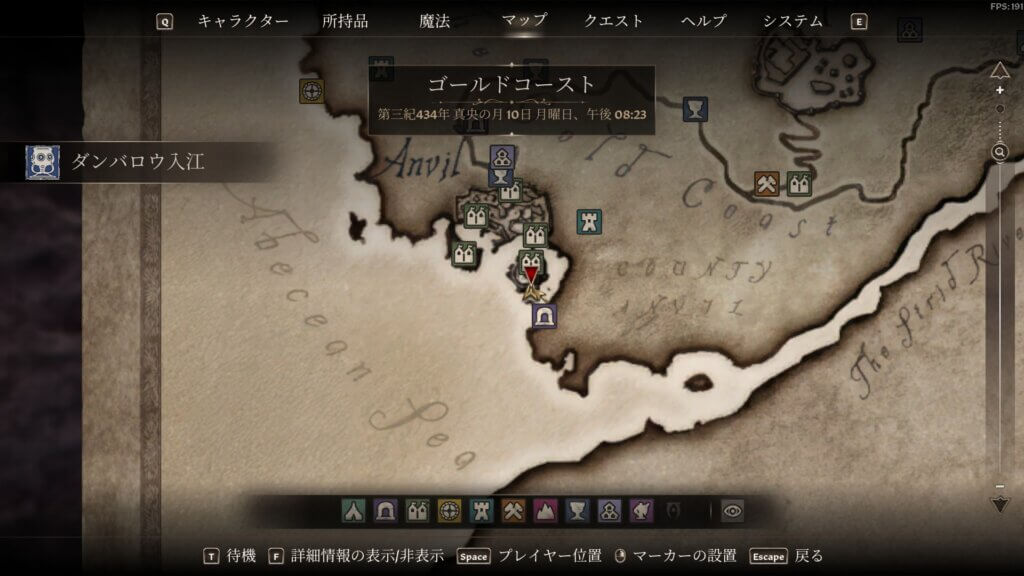This screenshot has height=576, width=1024.
Task: Select the yellow compass marker on the map
Action: pos(312,91)
